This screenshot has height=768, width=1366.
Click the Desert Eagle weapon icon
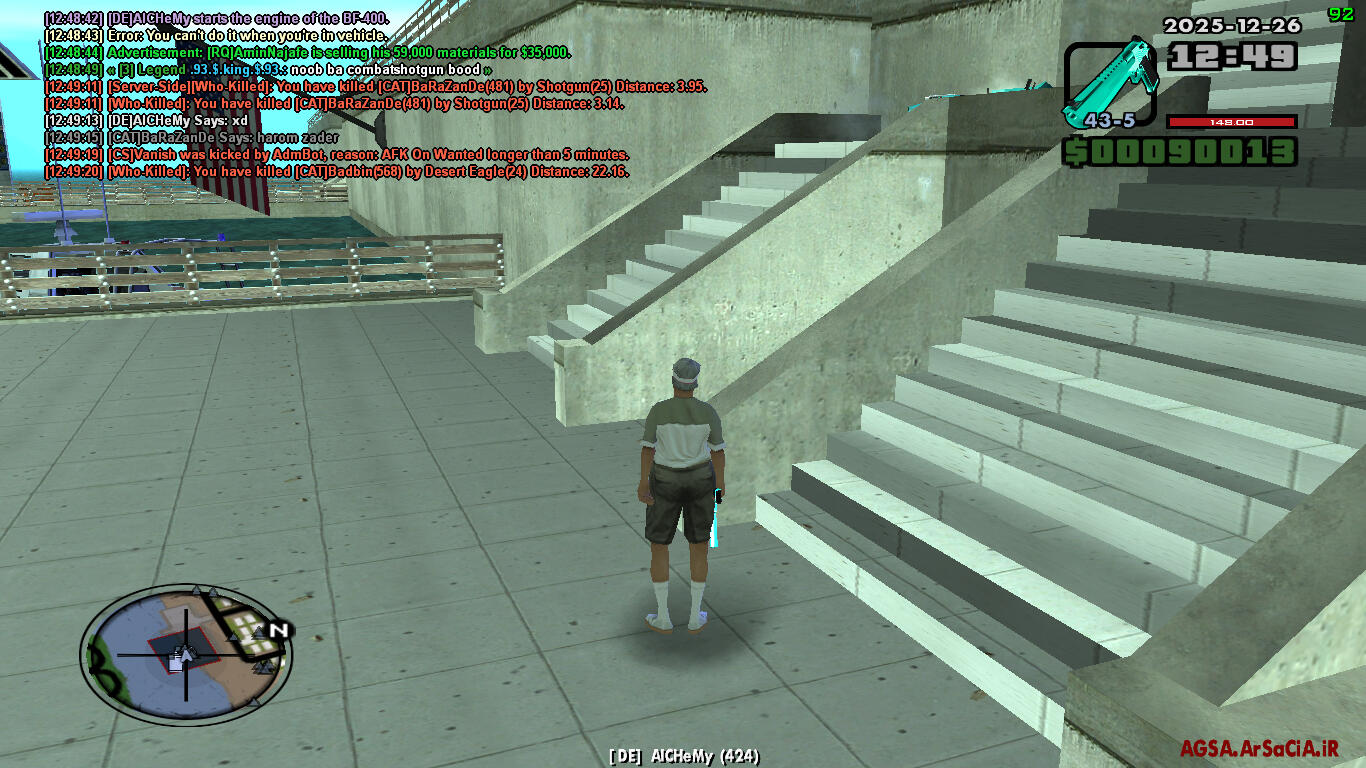[1112, 82]
